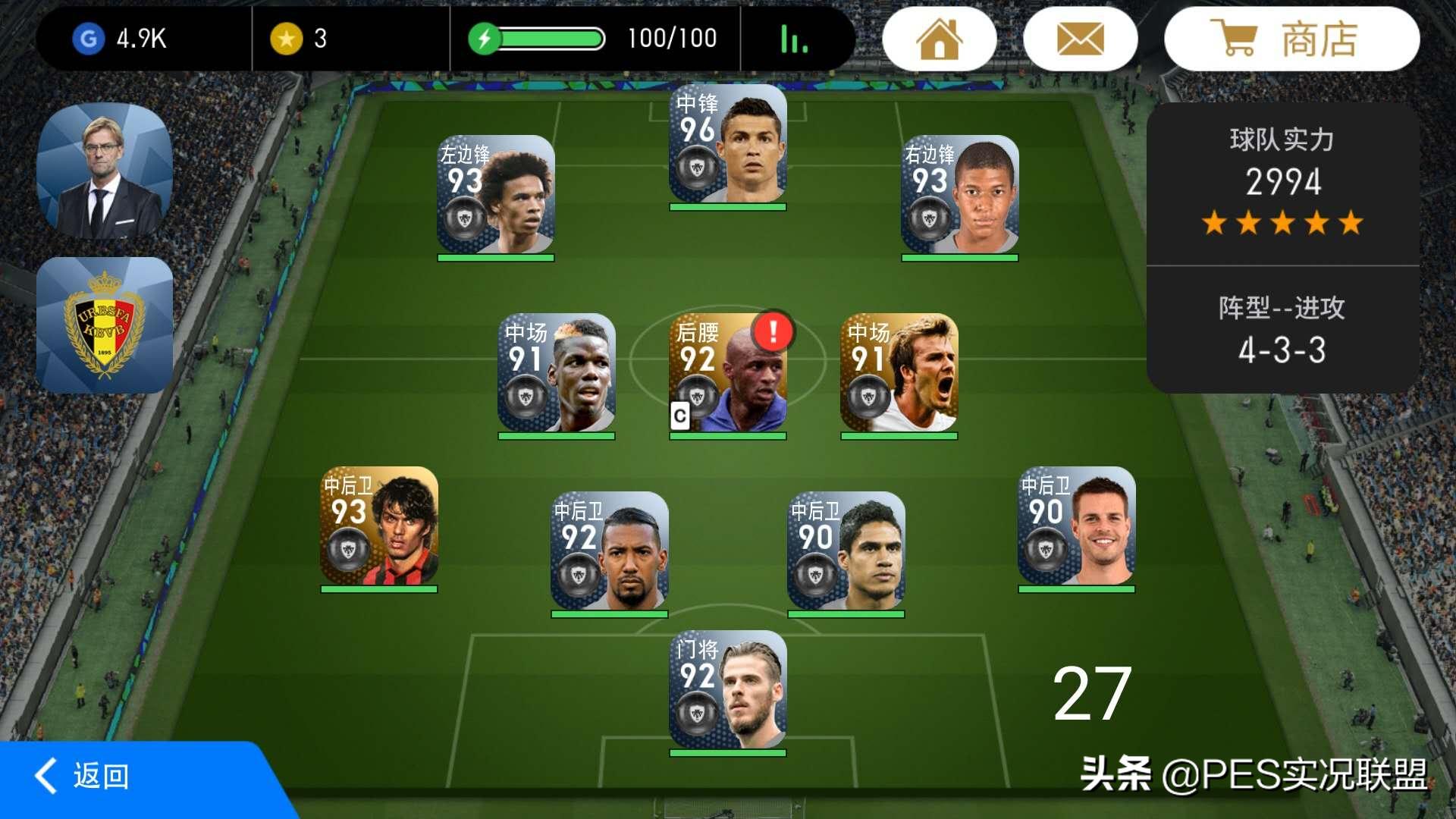1456x819 pixels.
Task: Open the 阵型 4-3-3 formation panel
Action: coord(1282,331)
